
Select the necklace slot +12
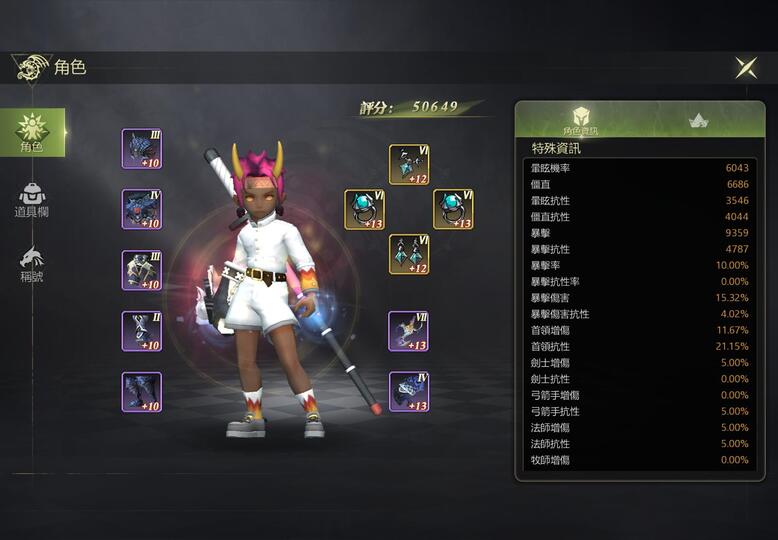click(409, 165)
